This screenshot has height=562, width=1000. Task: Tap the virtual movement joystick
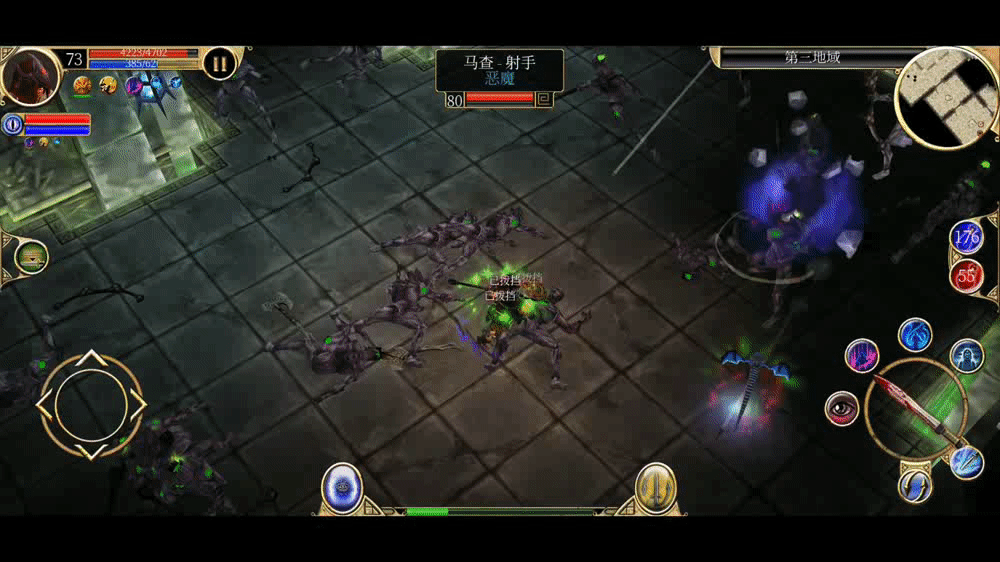tap(91, 404)
